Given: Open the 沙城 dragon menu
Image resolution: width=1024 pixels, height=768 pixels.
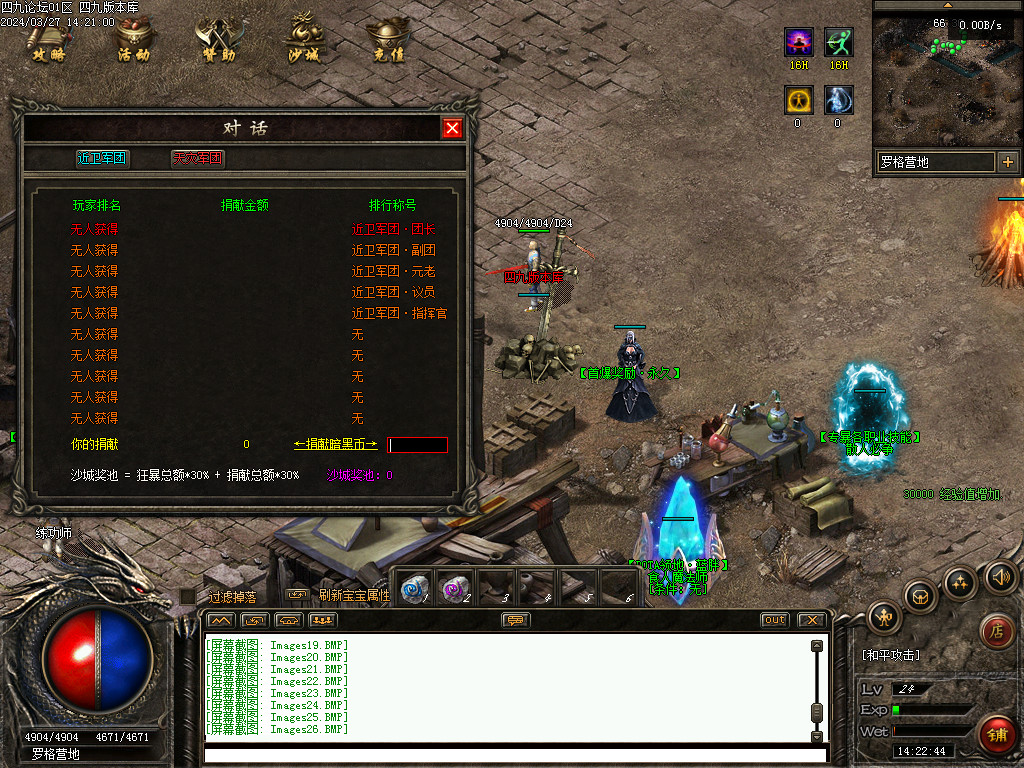Looking at the screenshot, I should point(304,40).
